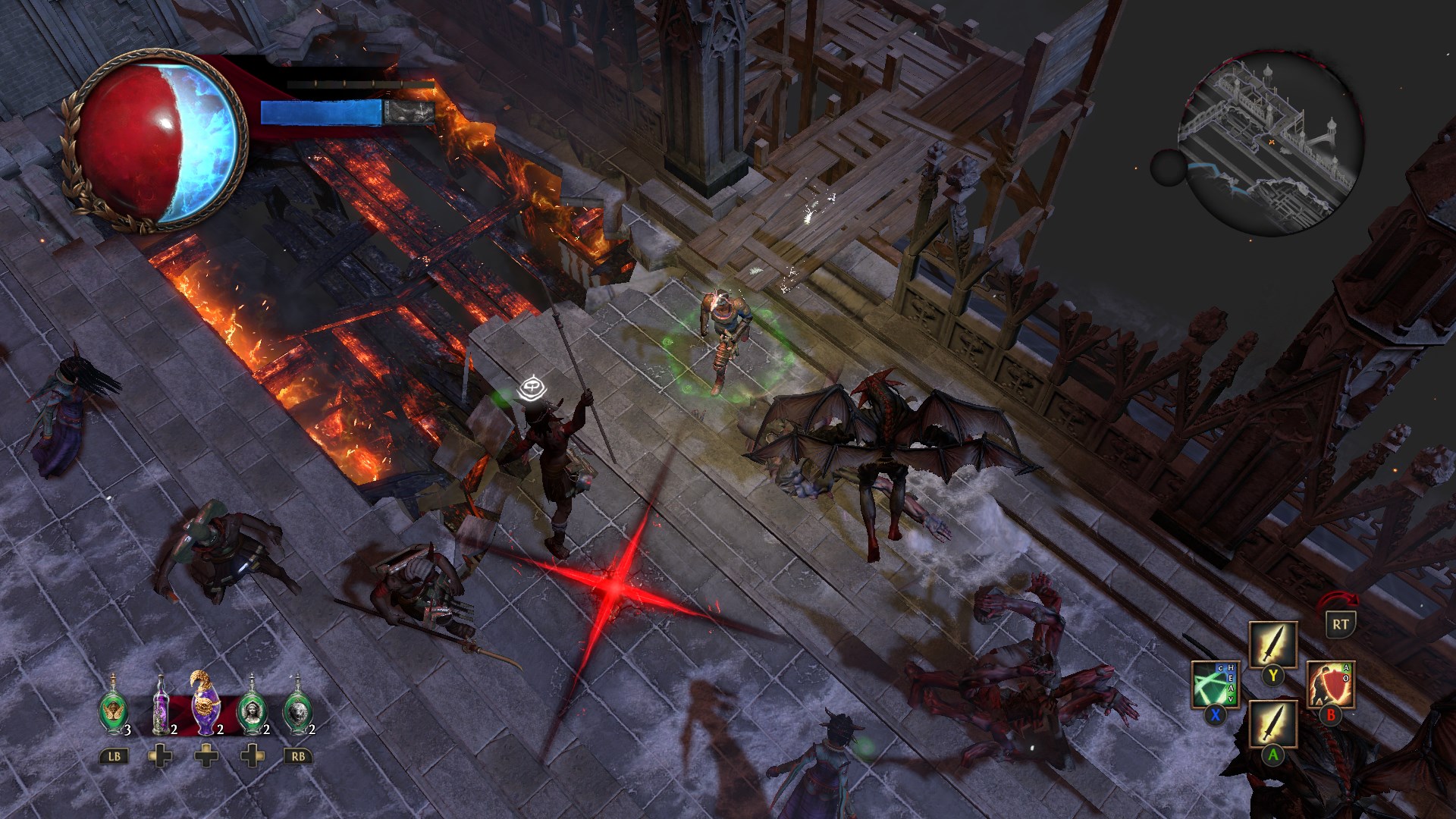Activate the gold-serpent purple flask

206,705
